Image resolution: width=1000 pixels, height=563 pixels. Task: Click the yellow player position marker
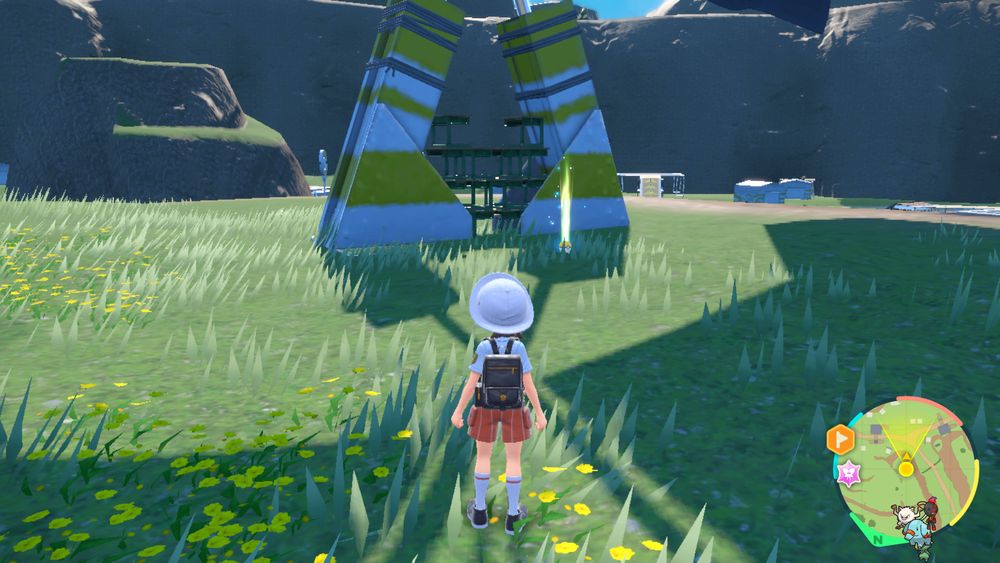[x=906, y=467]
